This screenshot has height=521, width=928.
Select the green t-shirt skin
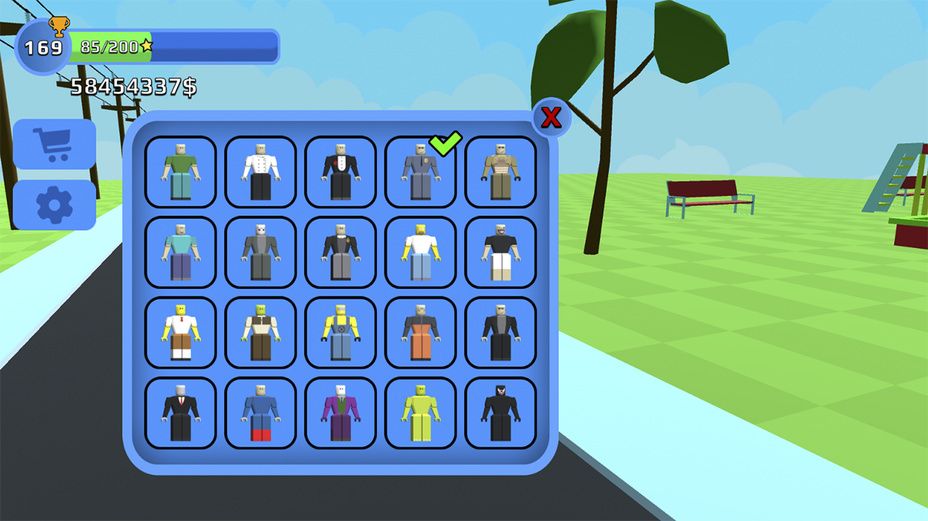181,172
